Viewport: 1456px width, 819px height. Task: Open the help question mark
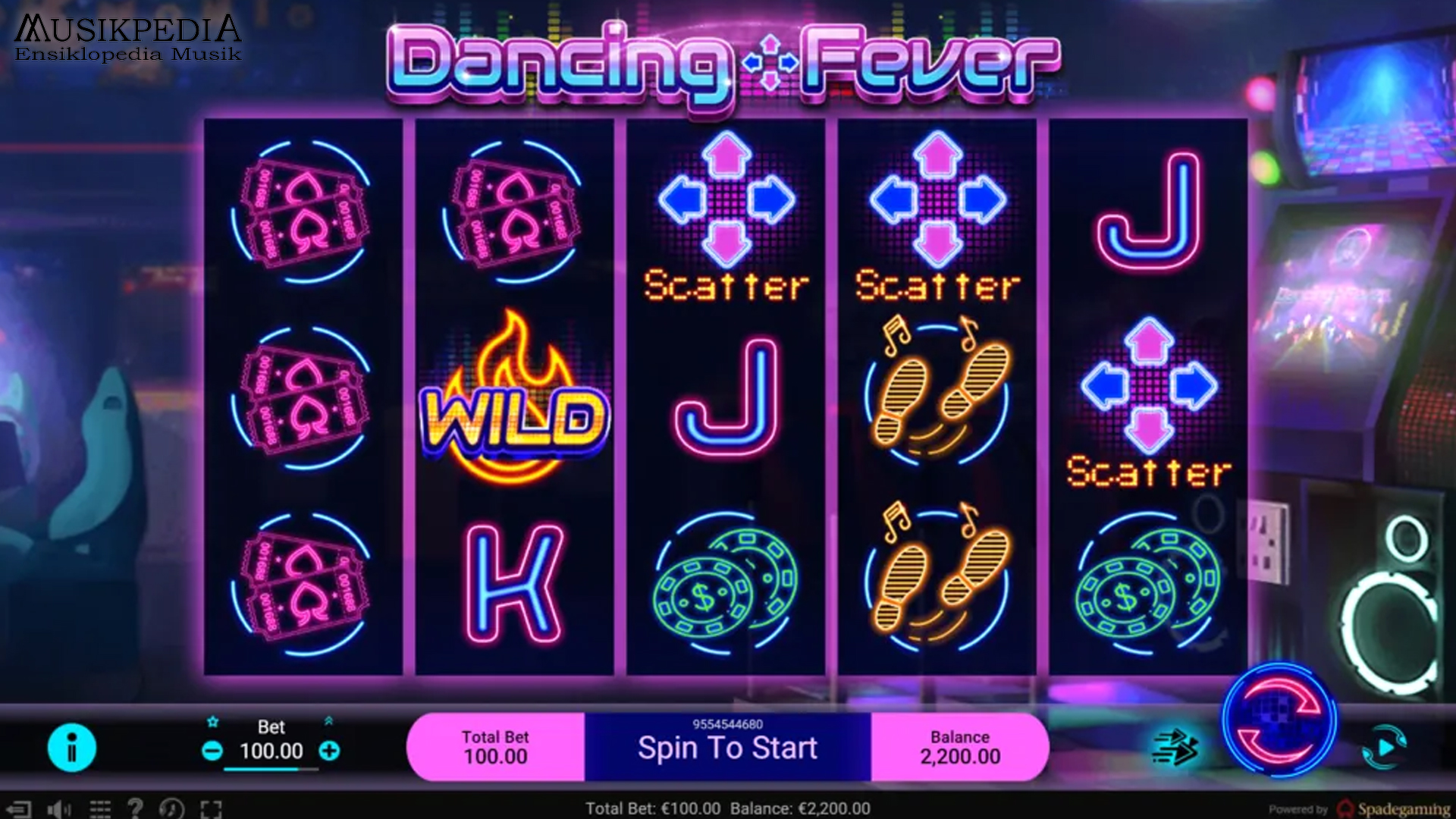pos(136,807)
